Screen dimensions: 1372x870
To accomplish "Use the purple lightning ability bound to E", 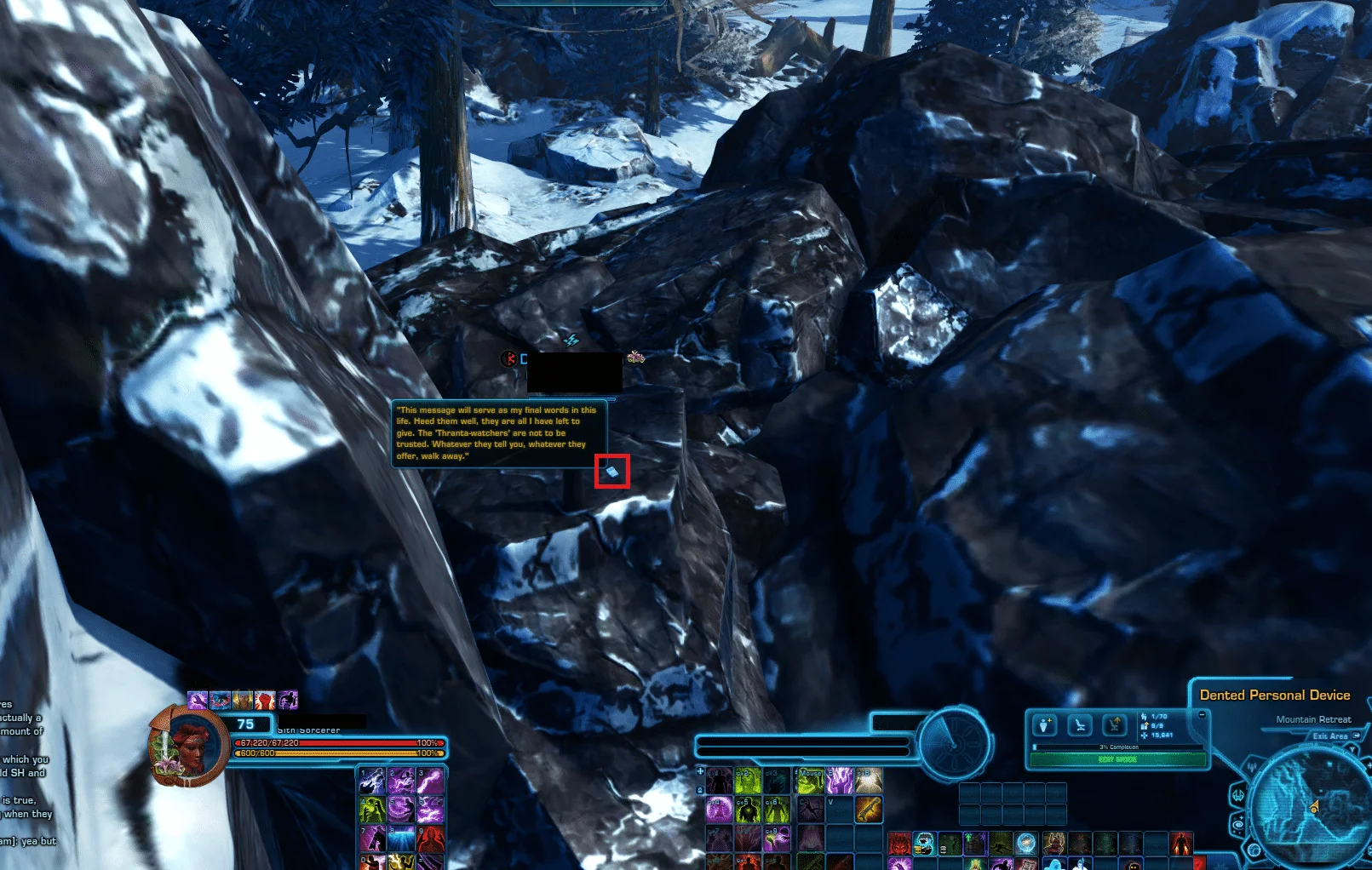I will 839,781.
